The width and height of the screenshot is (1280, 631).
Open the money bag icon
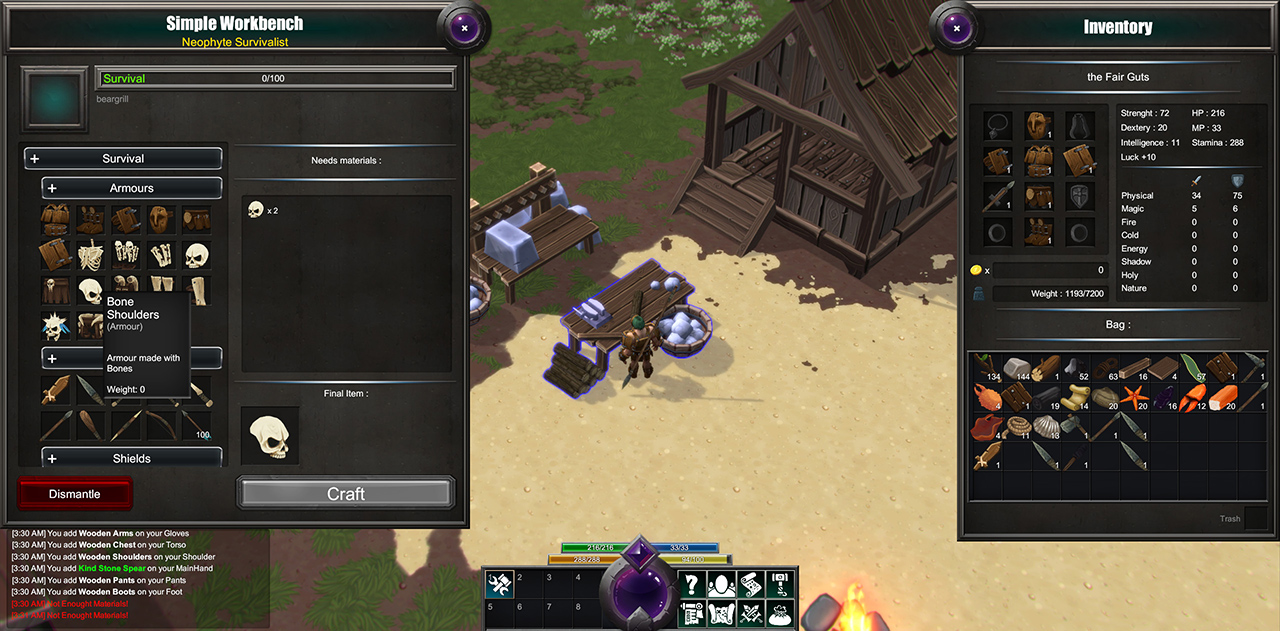click(x=781, y=613)
